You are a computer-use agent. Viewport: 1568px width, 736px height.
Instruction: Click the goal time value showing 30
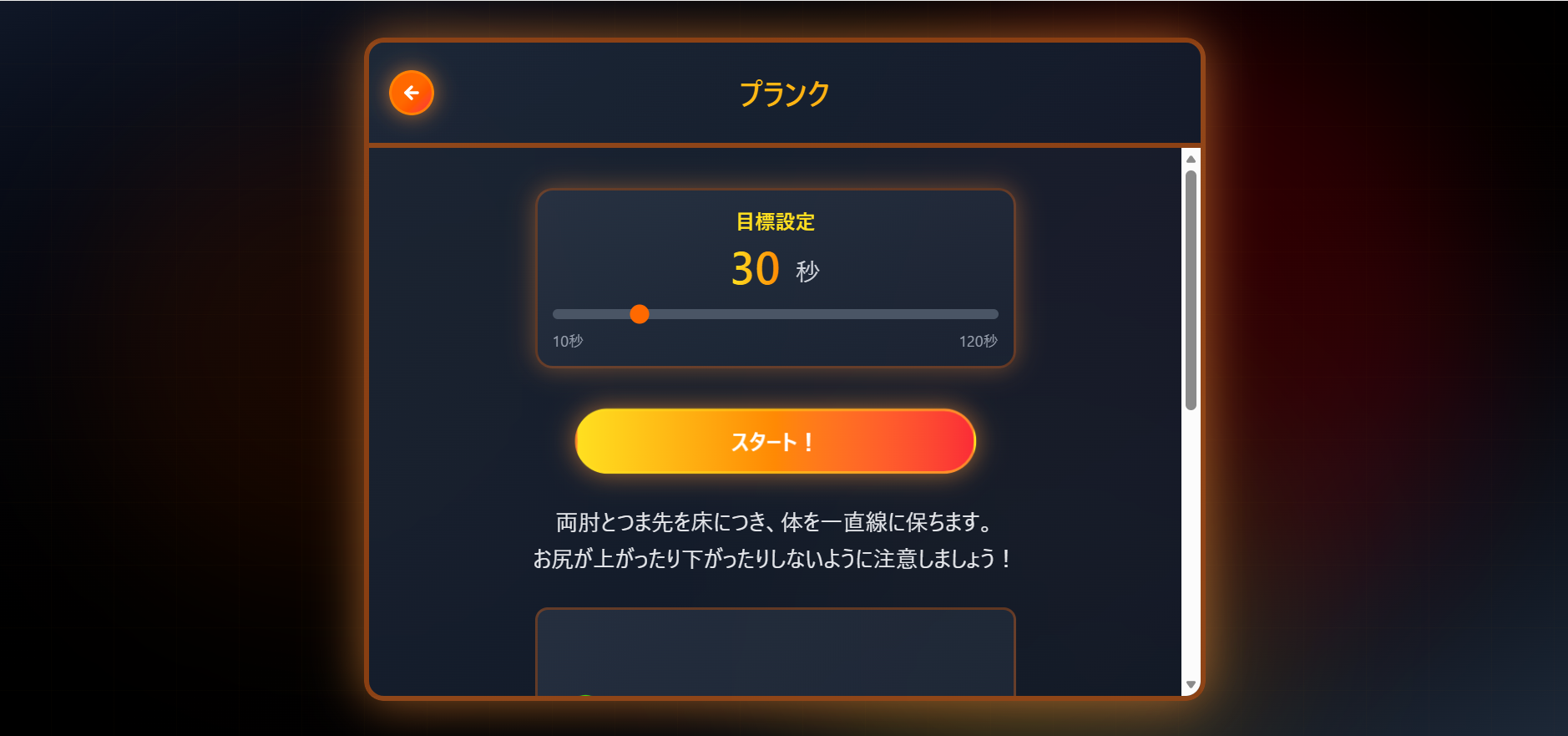(754, 269)
